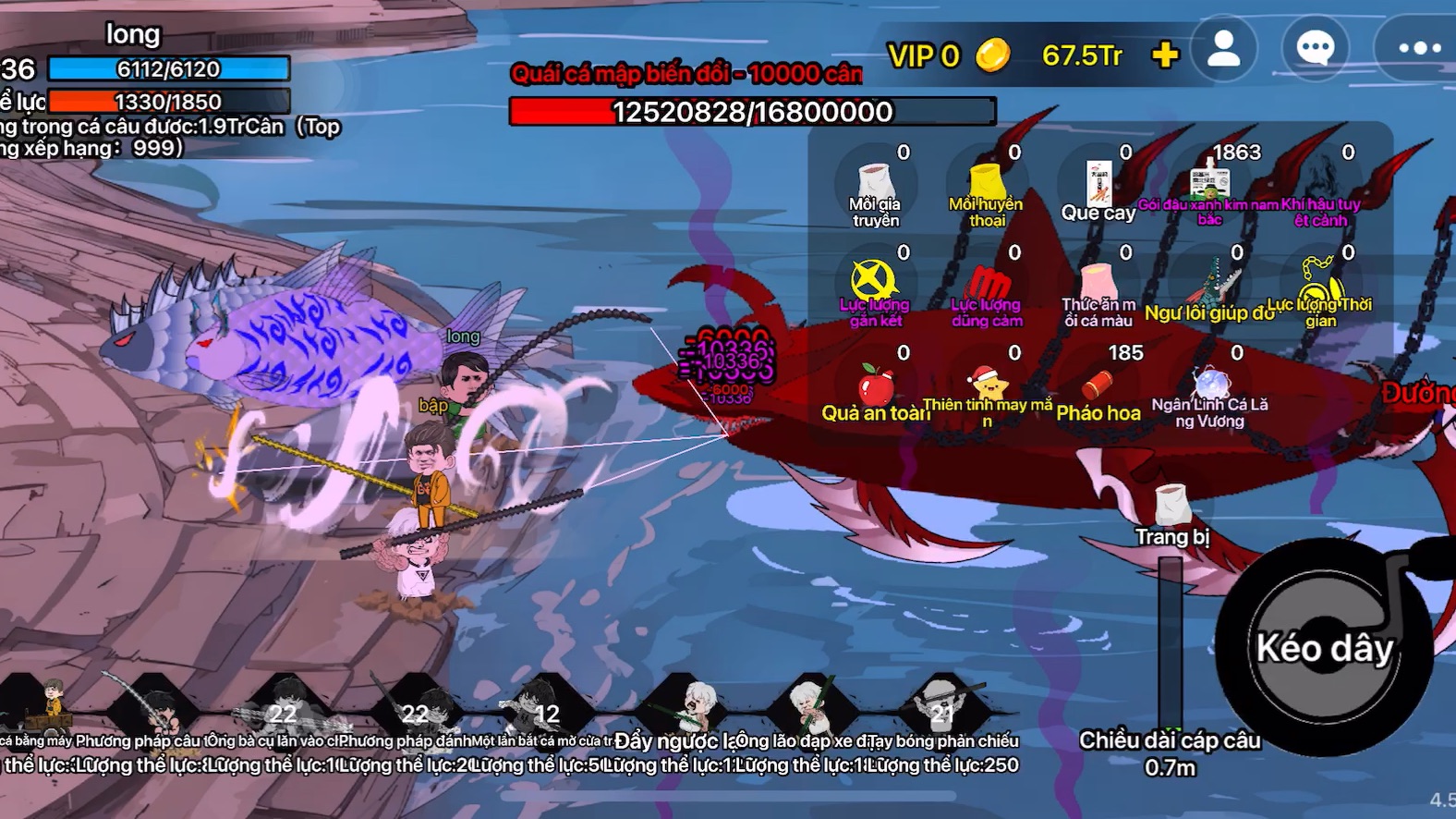Use the Ngân Linh Cá Lăng Vương orb

point(1209,383)
